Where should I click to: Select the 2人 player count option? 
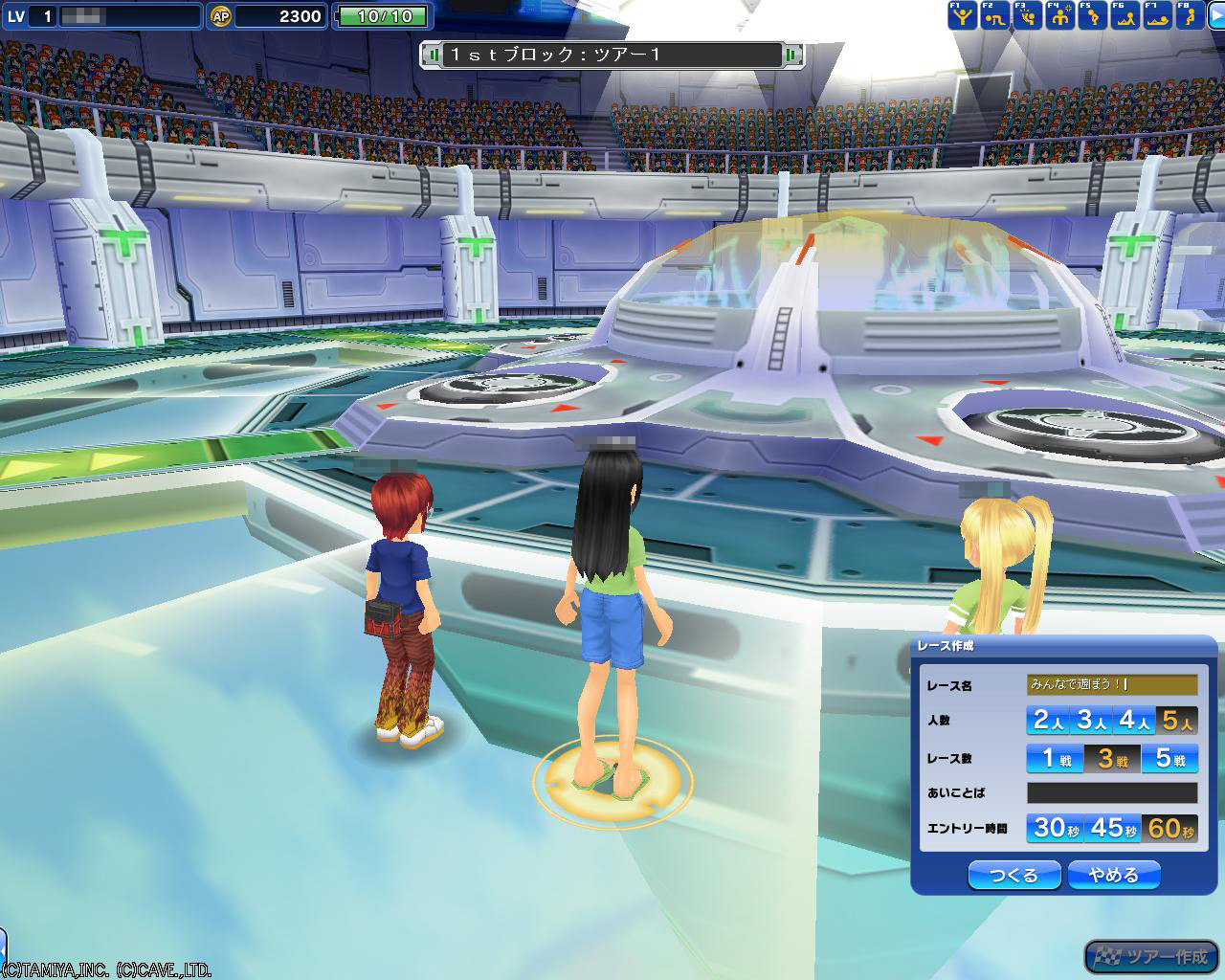click(x=1048, y=720)
